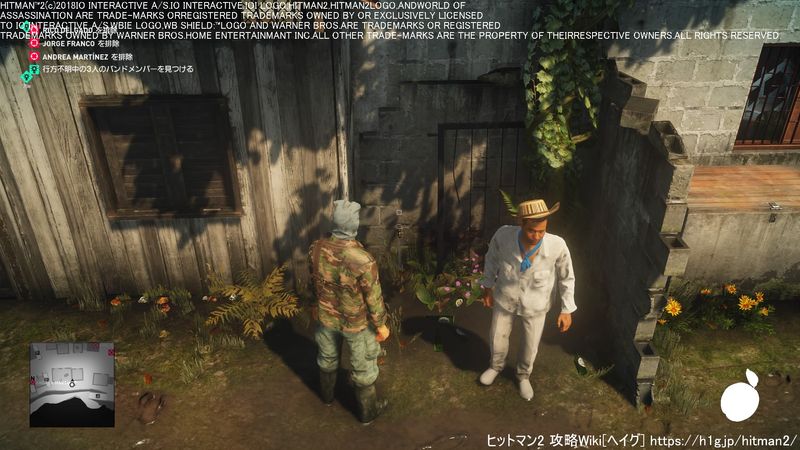Open the h1g.jp Hitman 2 wiki link

[x=722, y=440]
